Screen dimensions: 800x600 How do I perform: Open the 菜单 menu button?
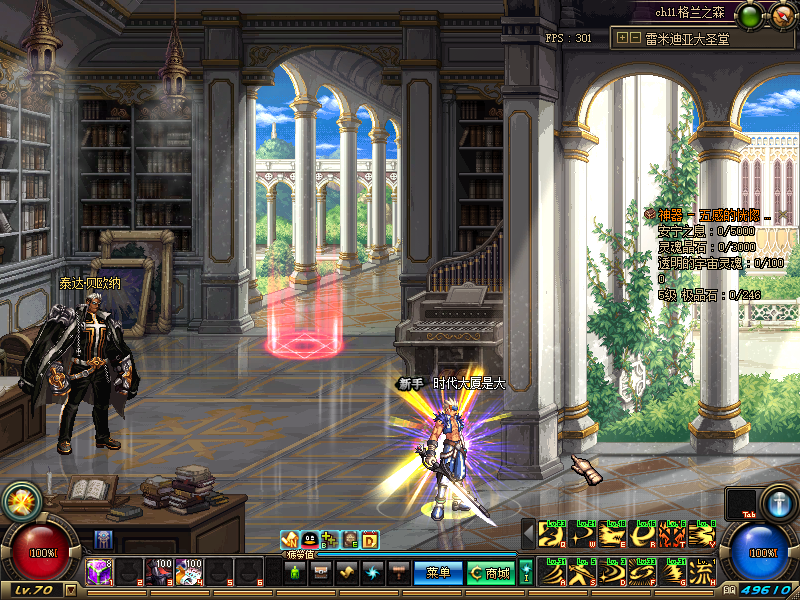coord(438,573)
